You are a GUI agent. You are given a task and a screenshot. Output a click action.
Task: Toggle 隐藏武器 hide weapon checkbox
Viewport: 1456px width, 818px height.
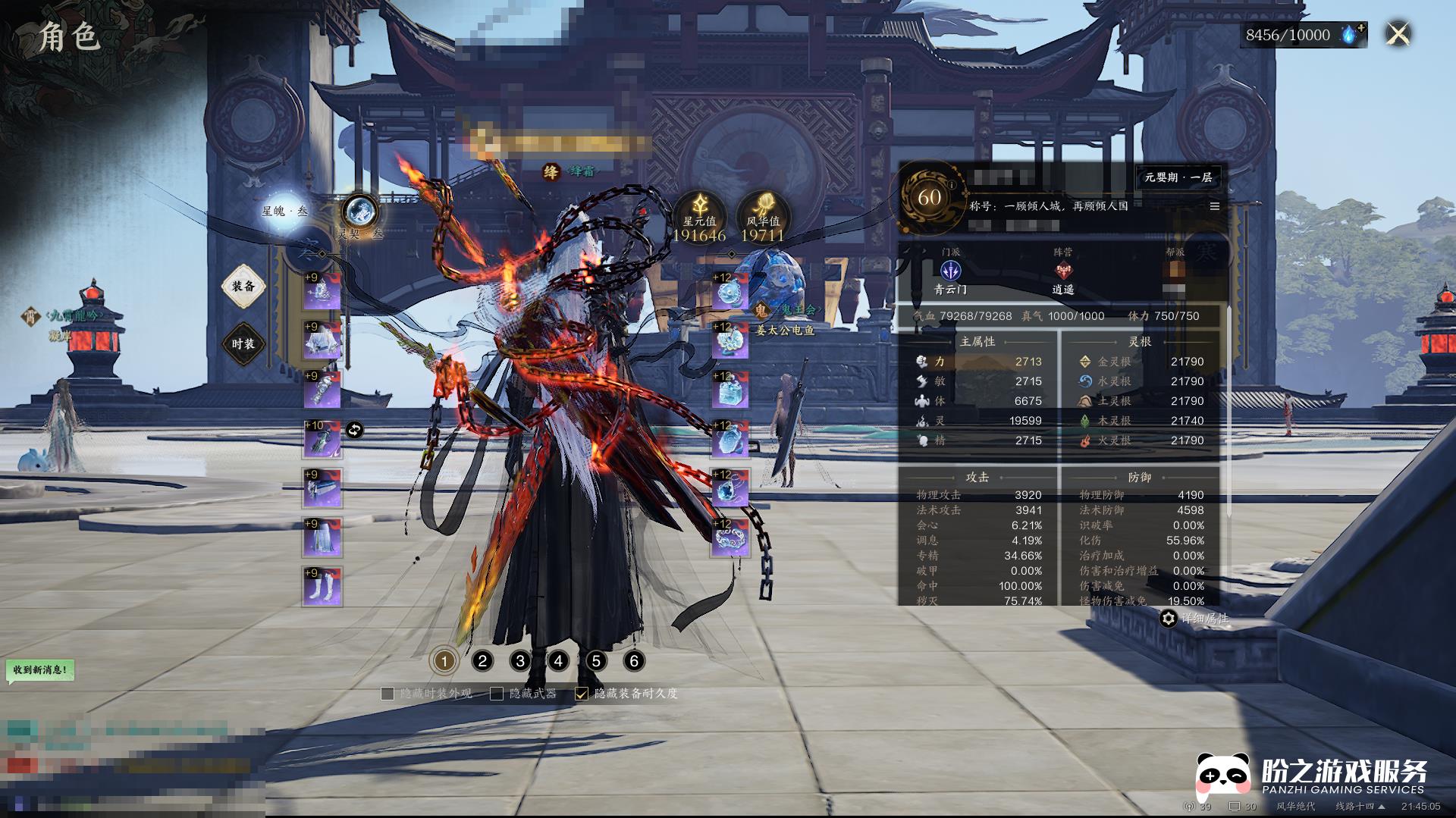click(x=497, y=694)
